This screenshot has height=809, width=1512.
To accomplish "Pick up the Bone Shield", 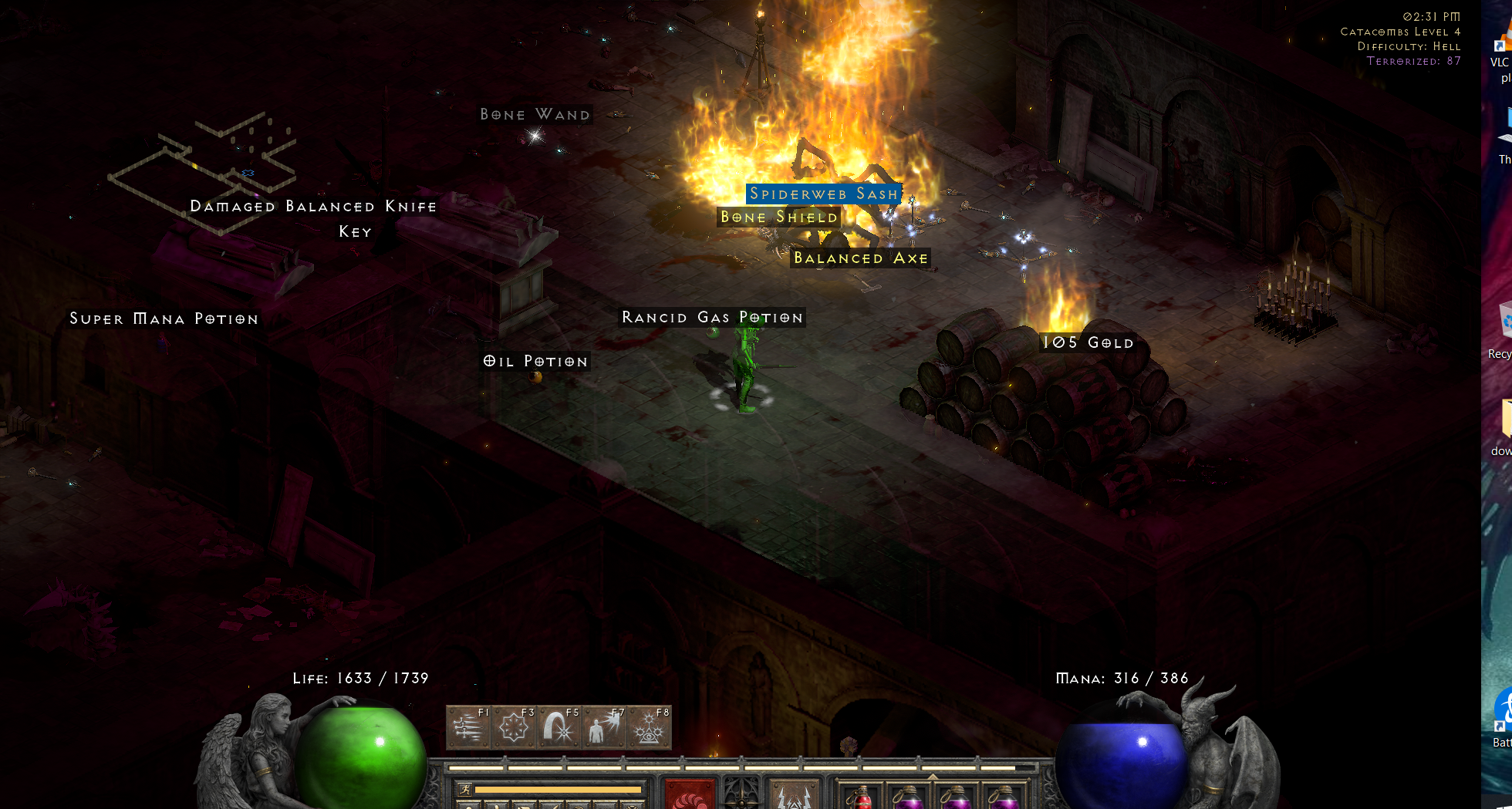I will [x=778, y=217].
